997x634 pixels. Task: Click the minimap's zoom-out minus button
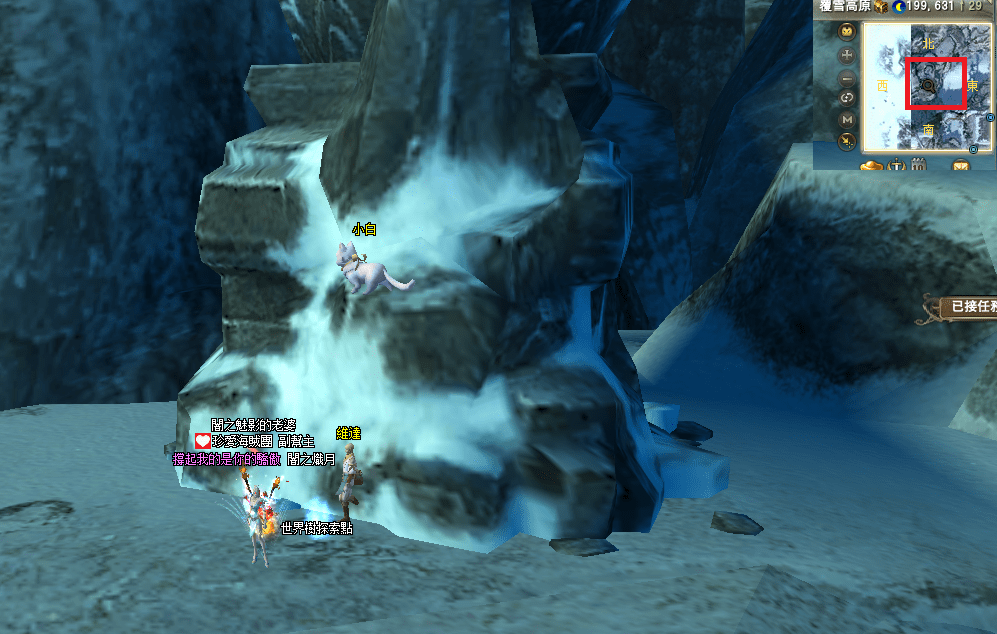tap(847, 77)
